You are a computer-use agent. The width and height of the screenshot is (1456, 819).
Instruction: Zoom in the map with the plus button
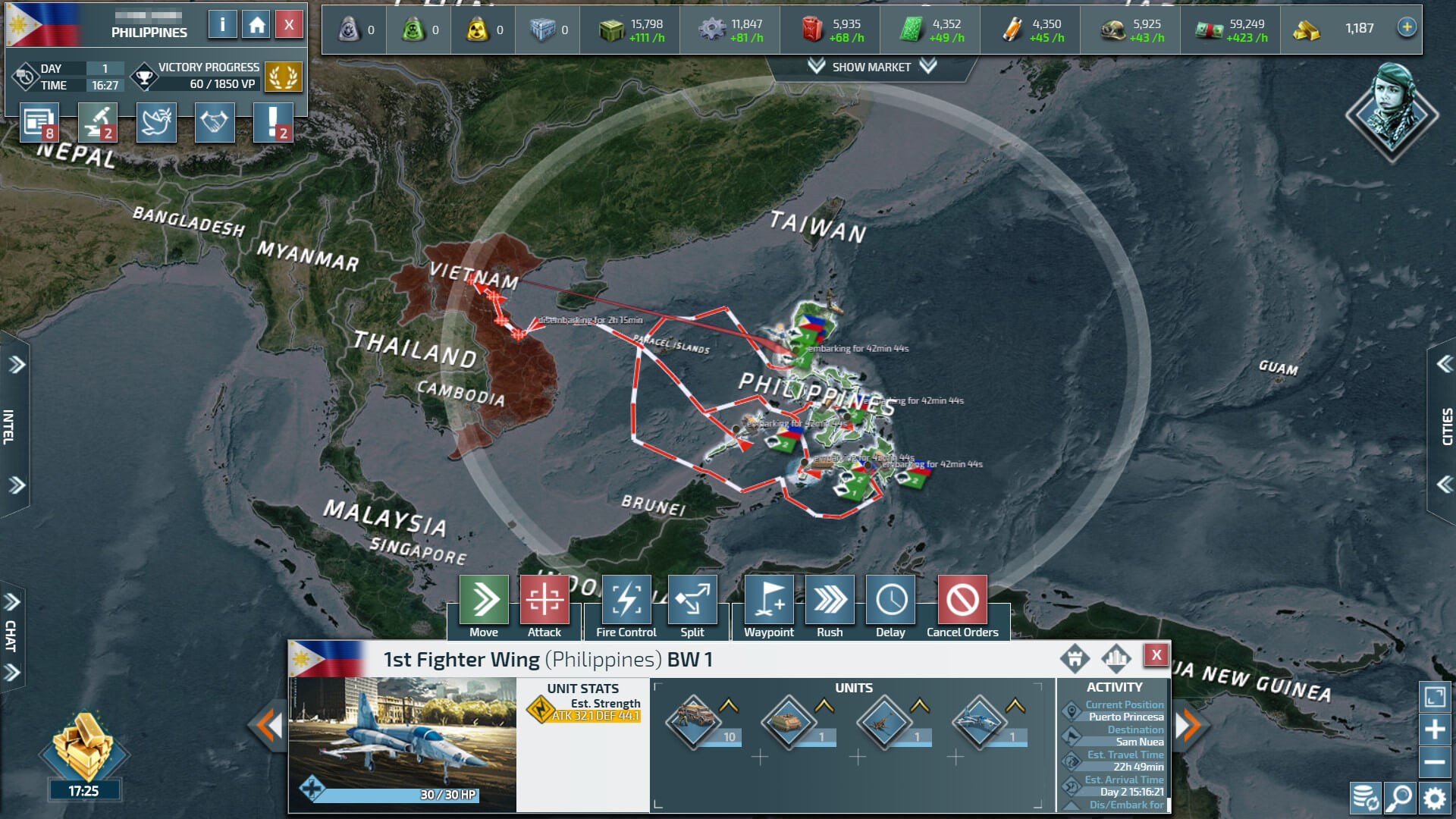tap(1435, 730)
